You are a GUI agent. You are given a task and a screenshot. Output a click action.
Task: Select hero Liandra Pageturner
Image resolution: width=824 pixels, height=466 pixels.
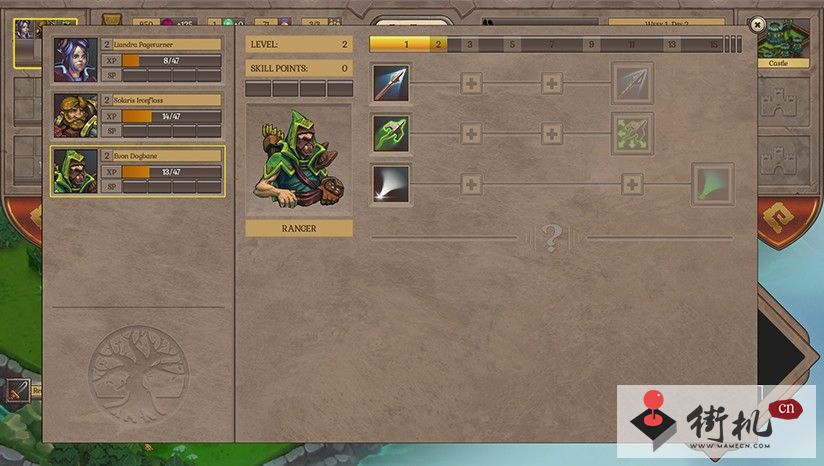(x=138, y=60)
